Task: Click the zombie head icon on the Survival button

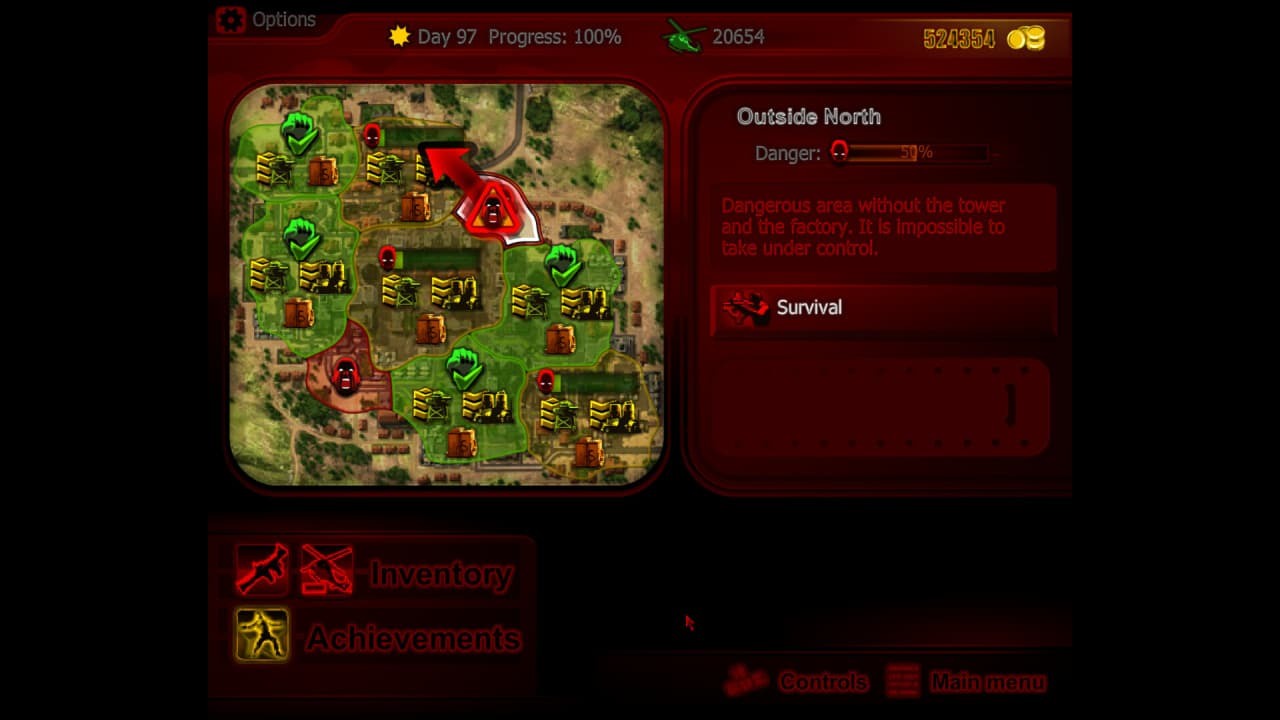Action: pyautogui.click(x=744, y=306)
